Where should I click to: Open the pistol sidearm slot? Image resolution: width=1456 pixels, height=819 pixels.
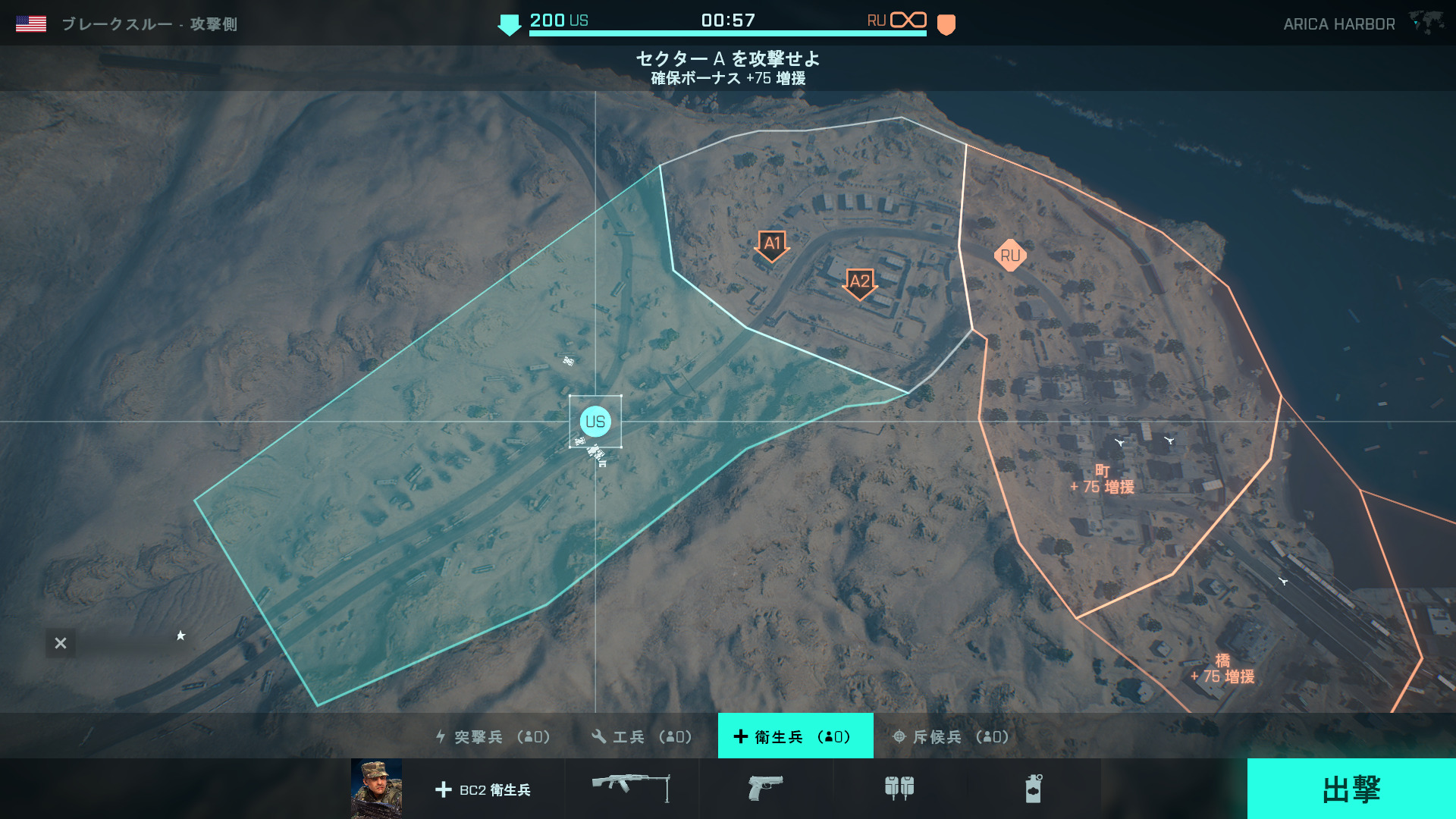coord(765,788)
